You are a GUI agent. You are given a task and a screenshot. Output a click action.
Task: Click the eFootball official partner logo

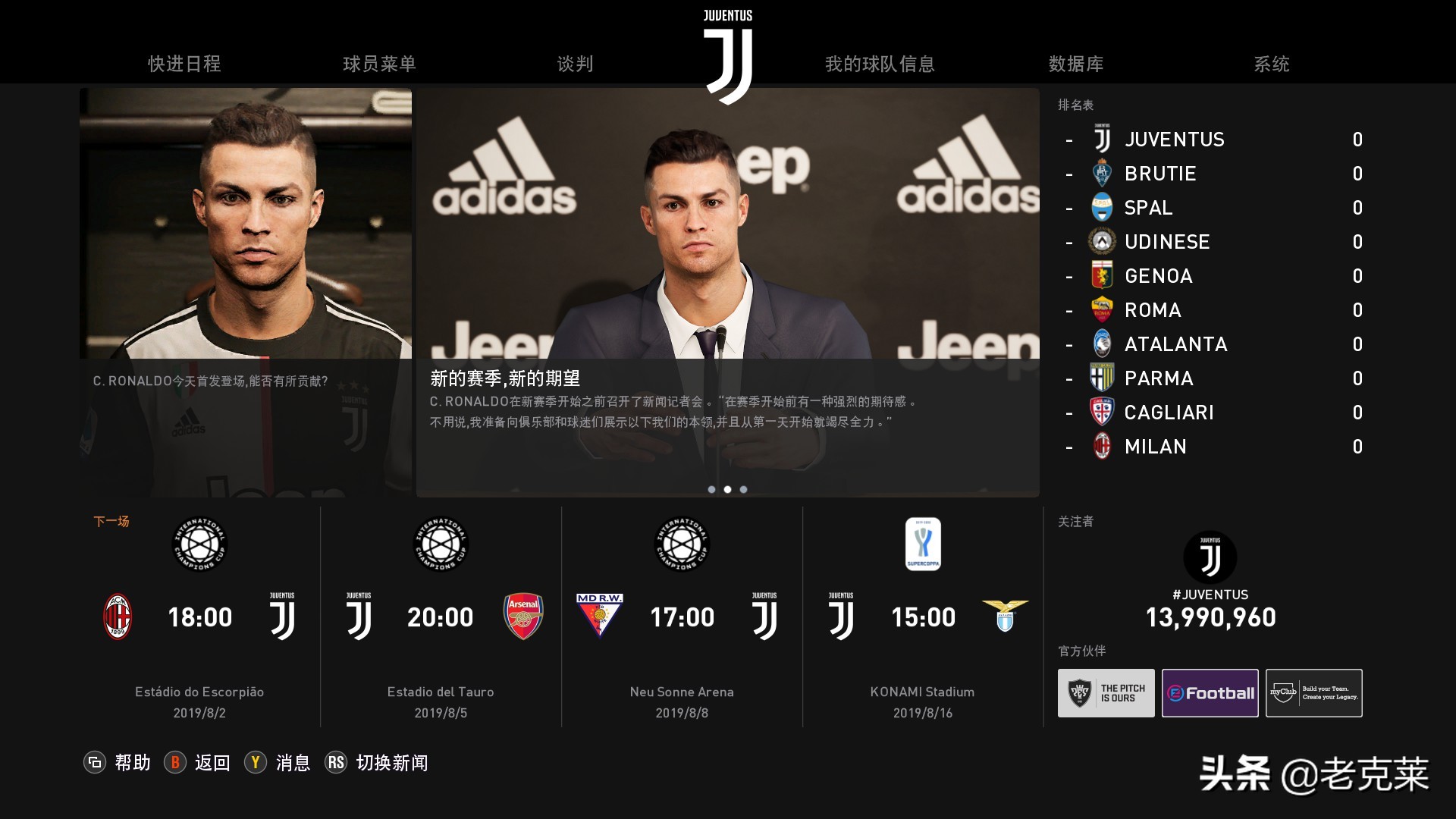[x=1210, y=692]
